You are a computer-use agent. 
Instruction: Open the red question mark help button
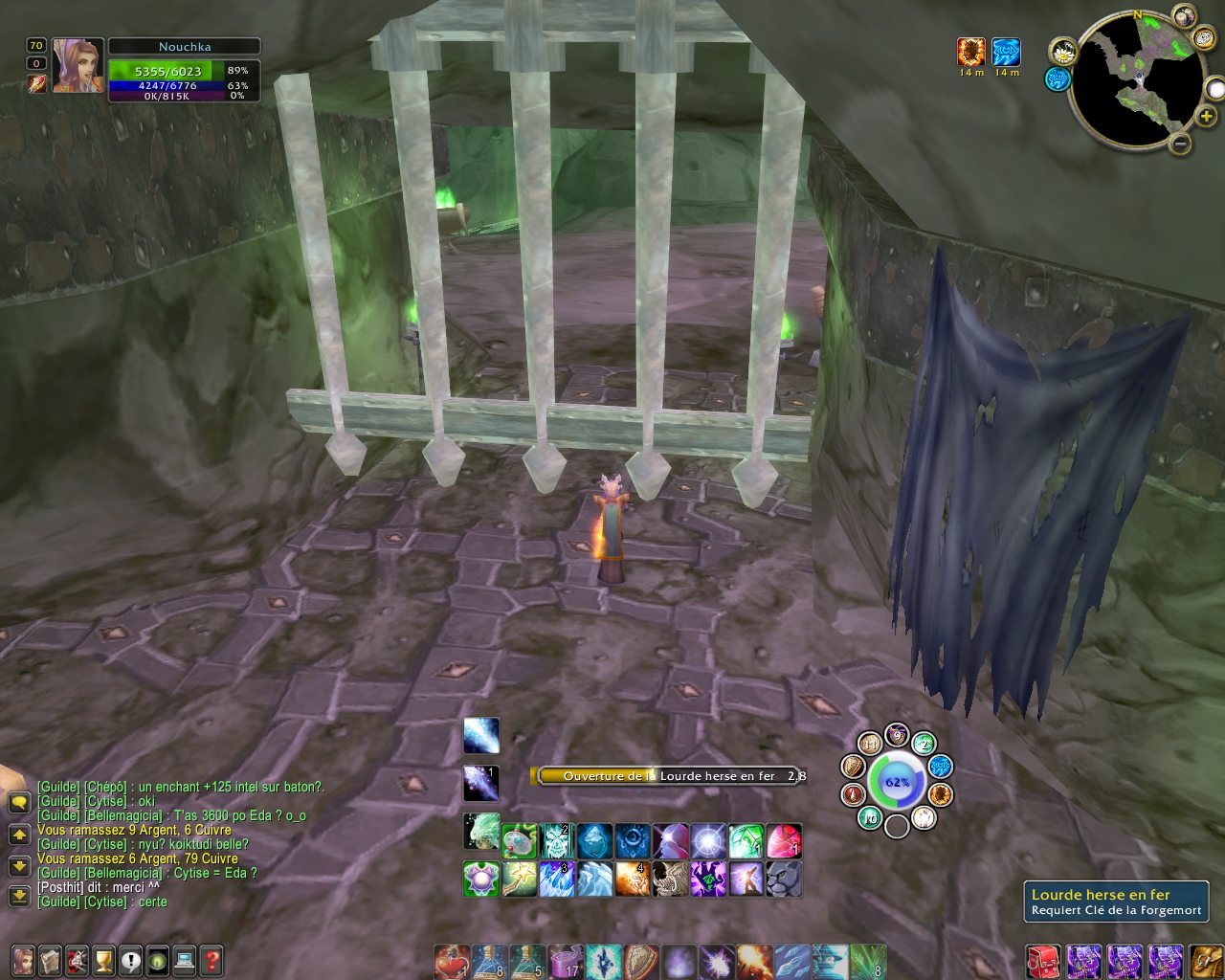pos(212,959)
